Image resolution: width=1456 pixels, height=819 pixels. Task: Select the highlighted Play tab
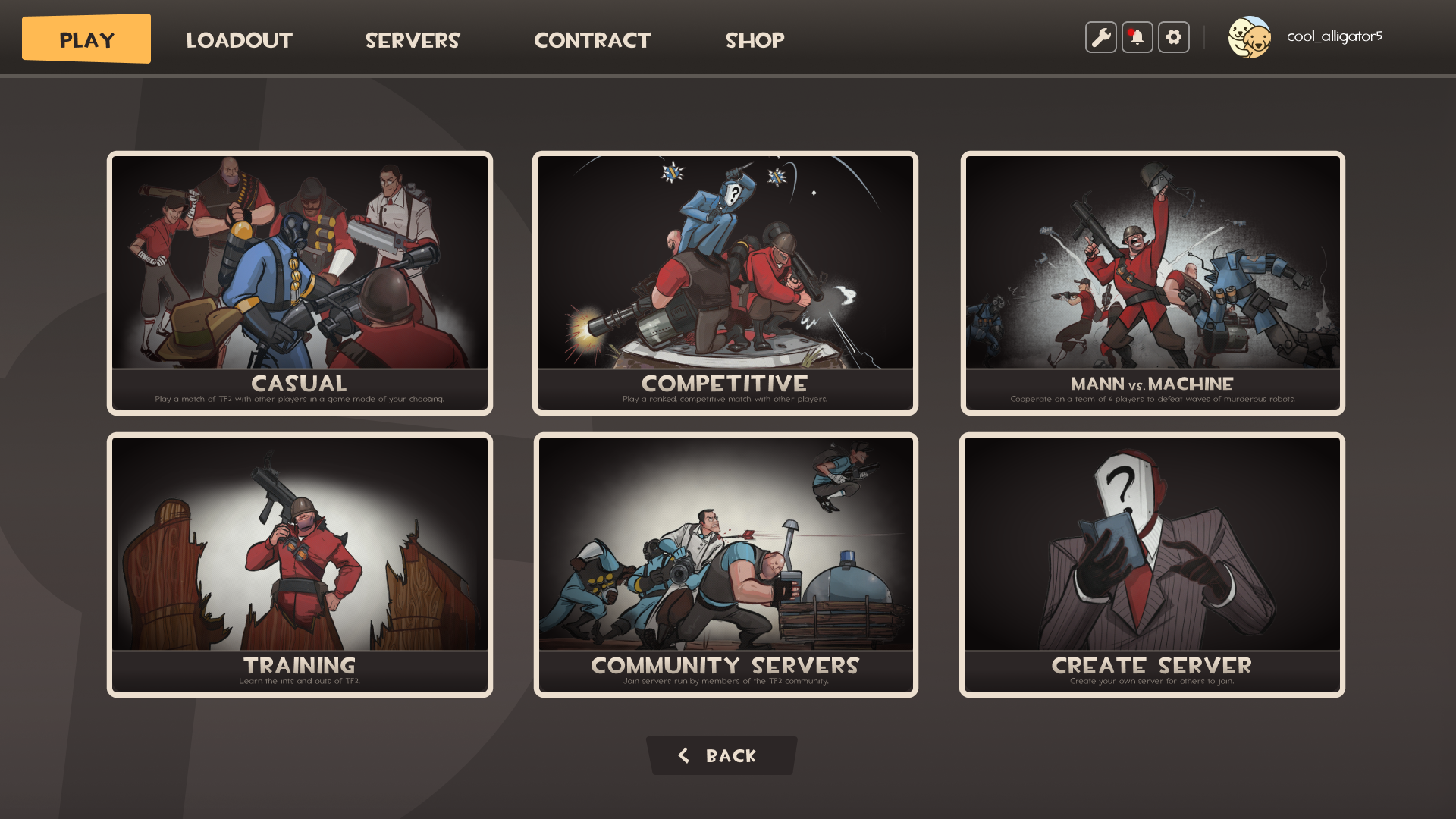tap(86, 38)
